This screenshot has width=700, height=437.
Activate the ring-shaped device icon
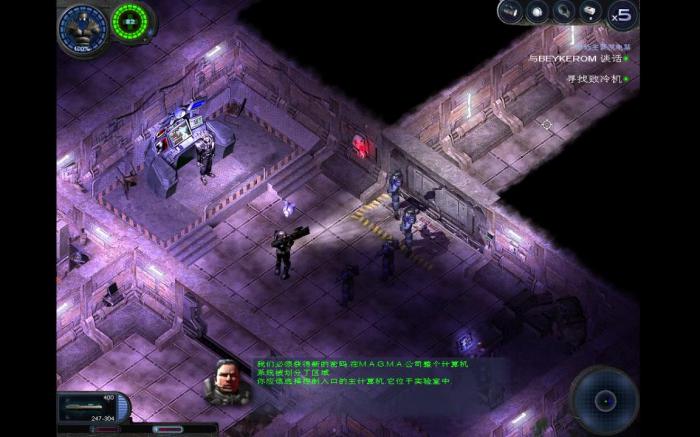click(x=564, y=13)
